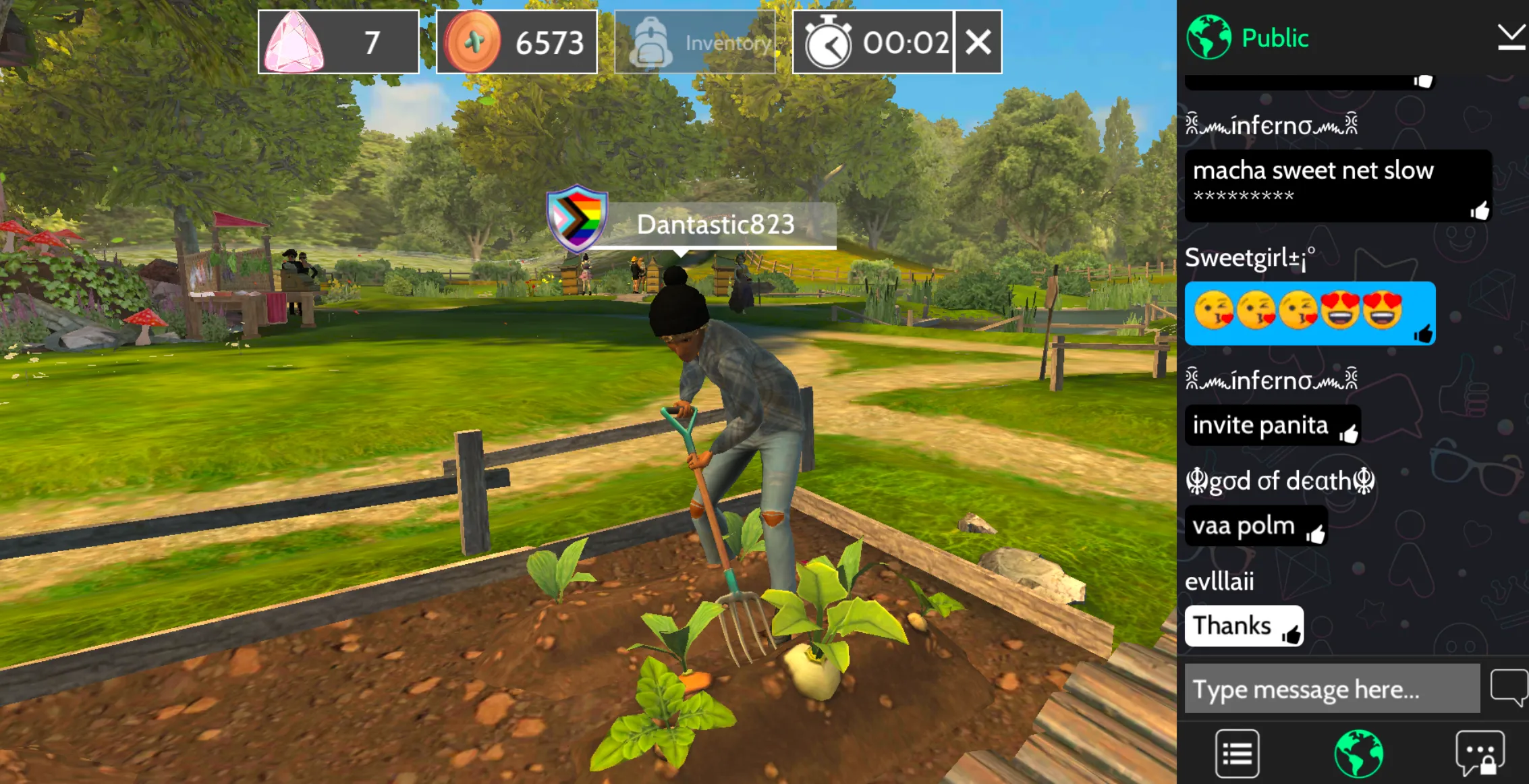Send message with the speech bubble button
This screenshot has width=1529, height=784.
[1508, 688]
